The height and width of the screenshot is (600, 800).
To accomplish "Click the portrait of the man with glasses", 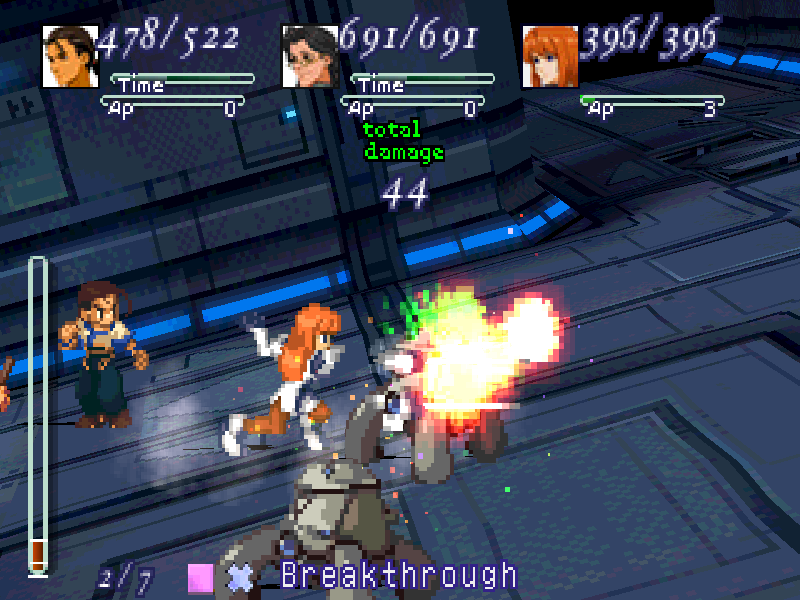I will pos(310,57).
